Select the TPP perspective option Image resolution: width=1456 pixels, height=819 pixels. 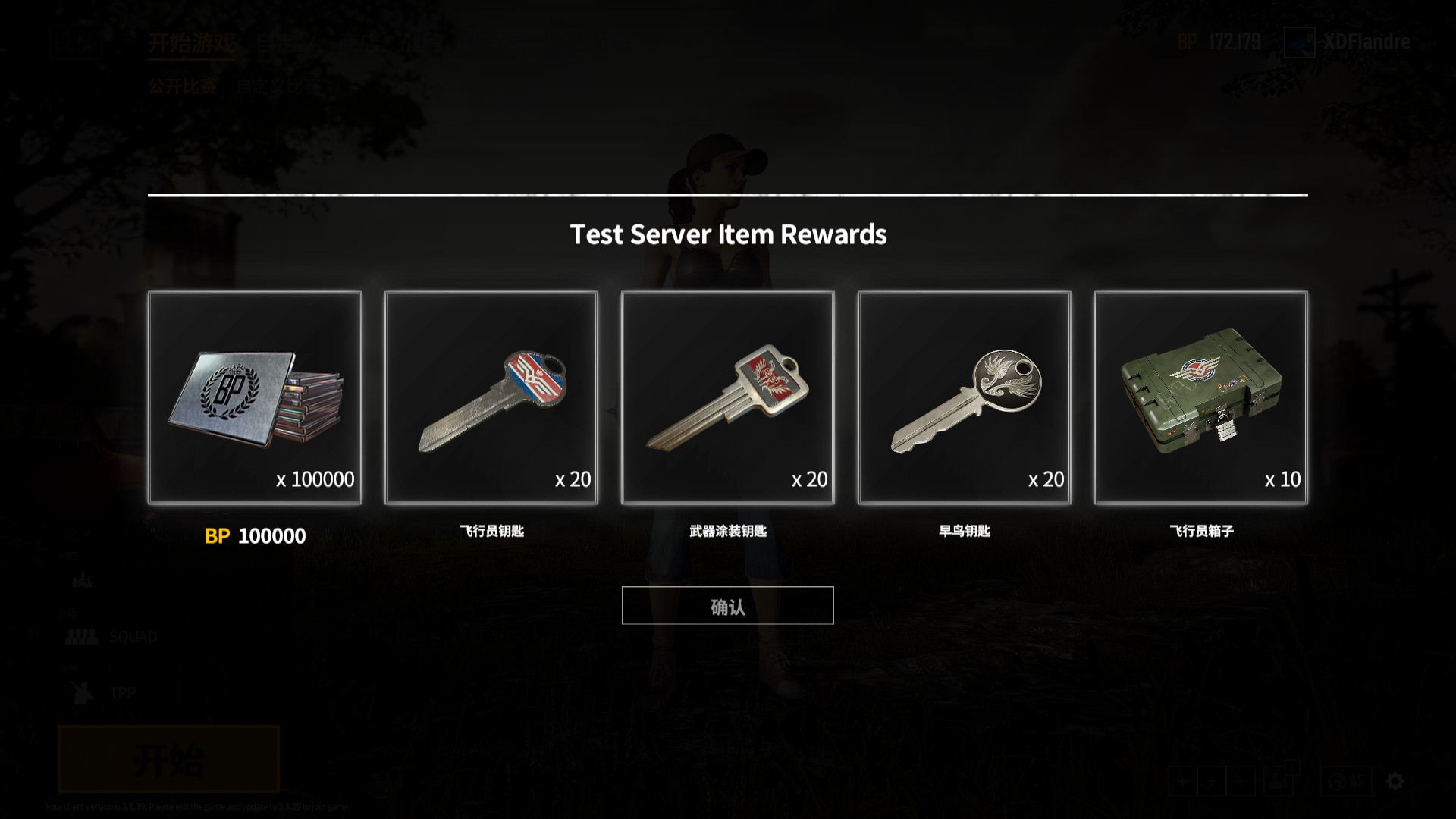(x=102, y=693)
